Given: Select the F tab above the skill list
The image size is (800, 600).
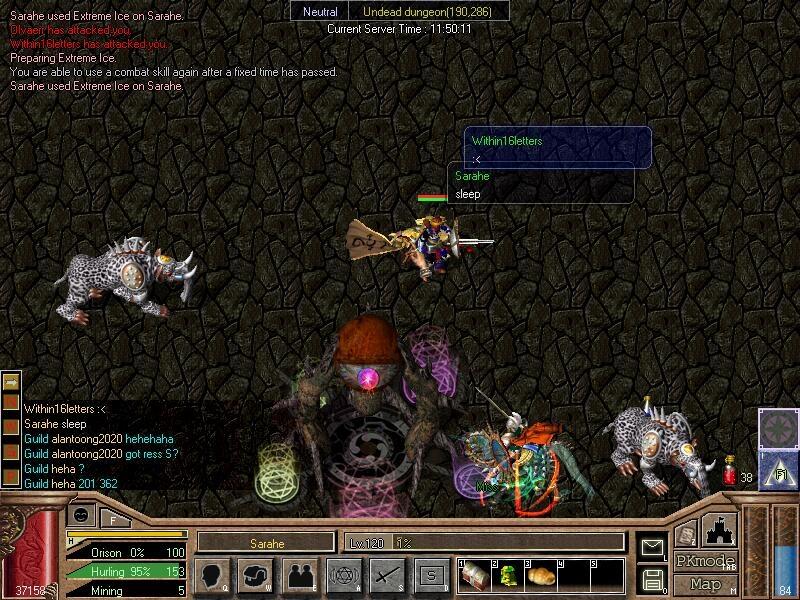Looking at the screenshot, I should click(113, 519).
